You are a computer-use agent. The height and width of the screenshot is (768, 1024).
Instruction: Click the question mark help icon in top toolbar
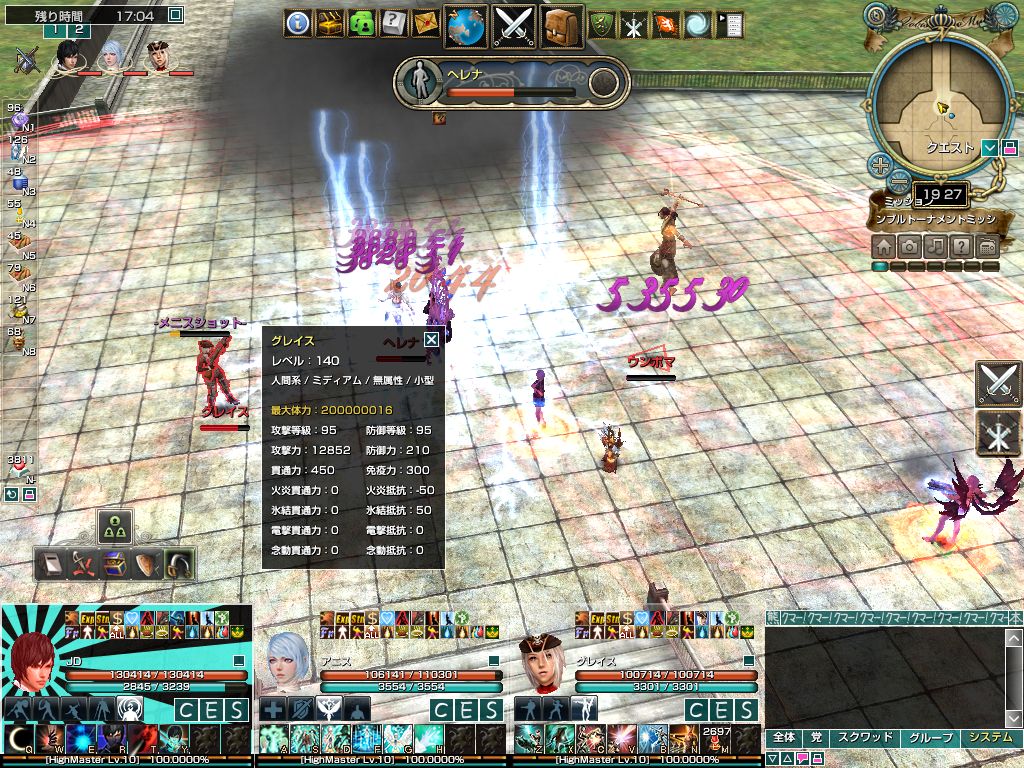coord(394,23)
